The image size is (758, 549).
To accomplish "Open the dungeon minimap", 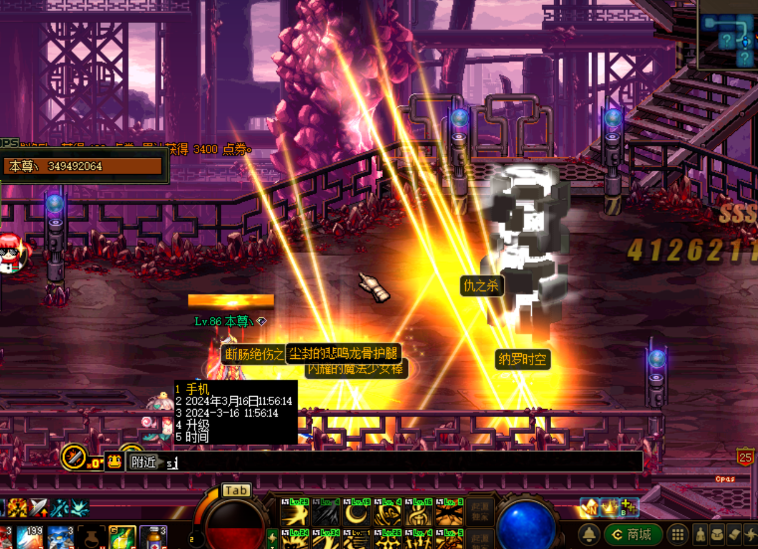I will click(x=727, y=38).
